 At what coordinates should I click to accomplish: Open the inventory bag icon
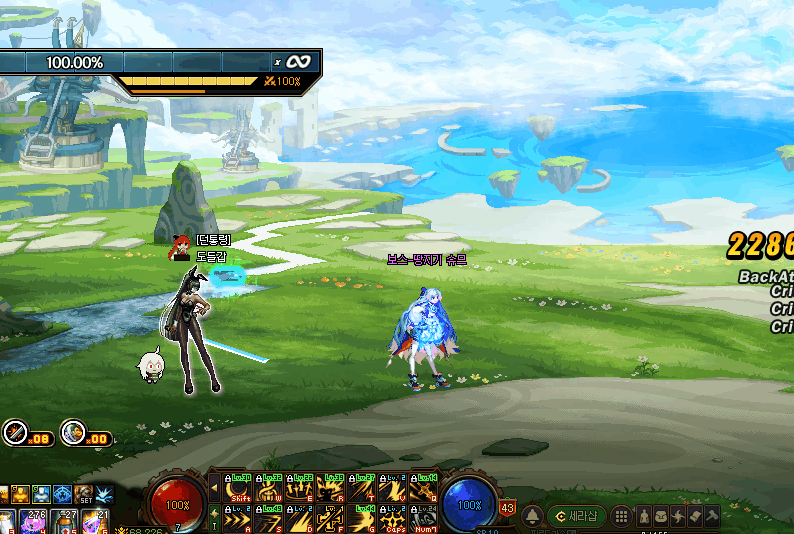point(662,516)
